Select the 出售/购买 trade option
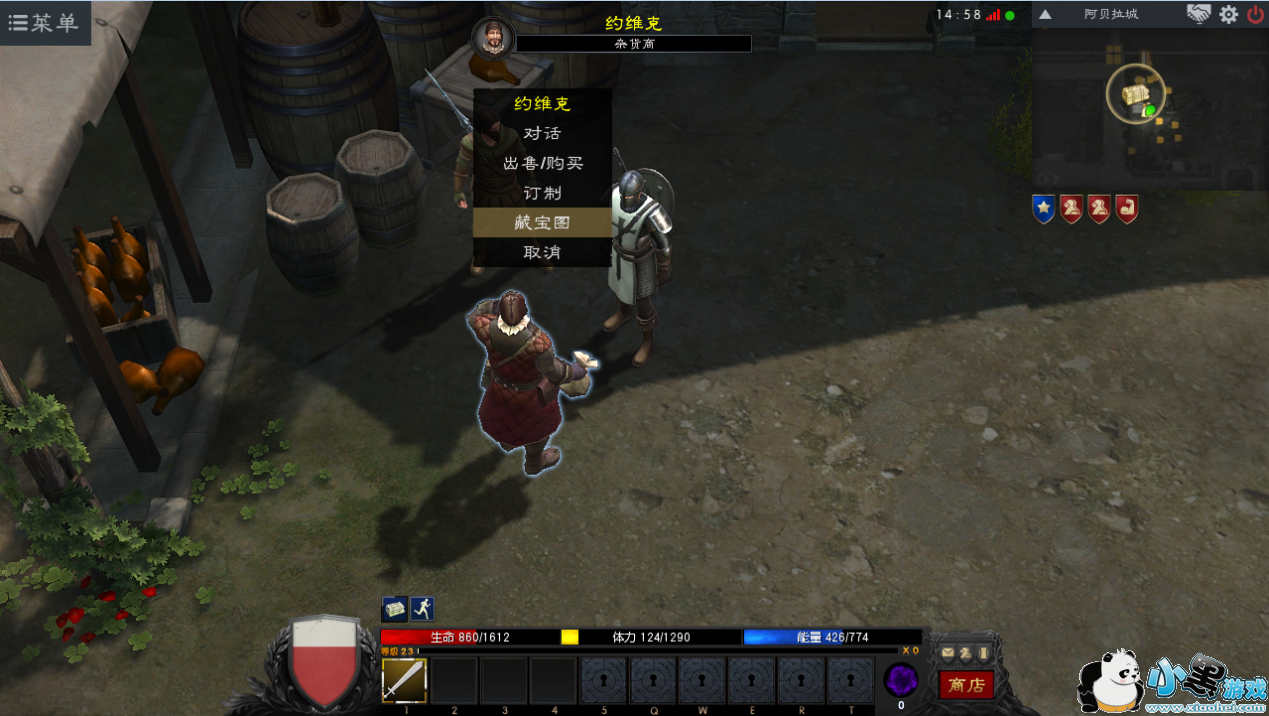Screen dimensions: 1269x716 pyautogui.click(x=542, y=163)
